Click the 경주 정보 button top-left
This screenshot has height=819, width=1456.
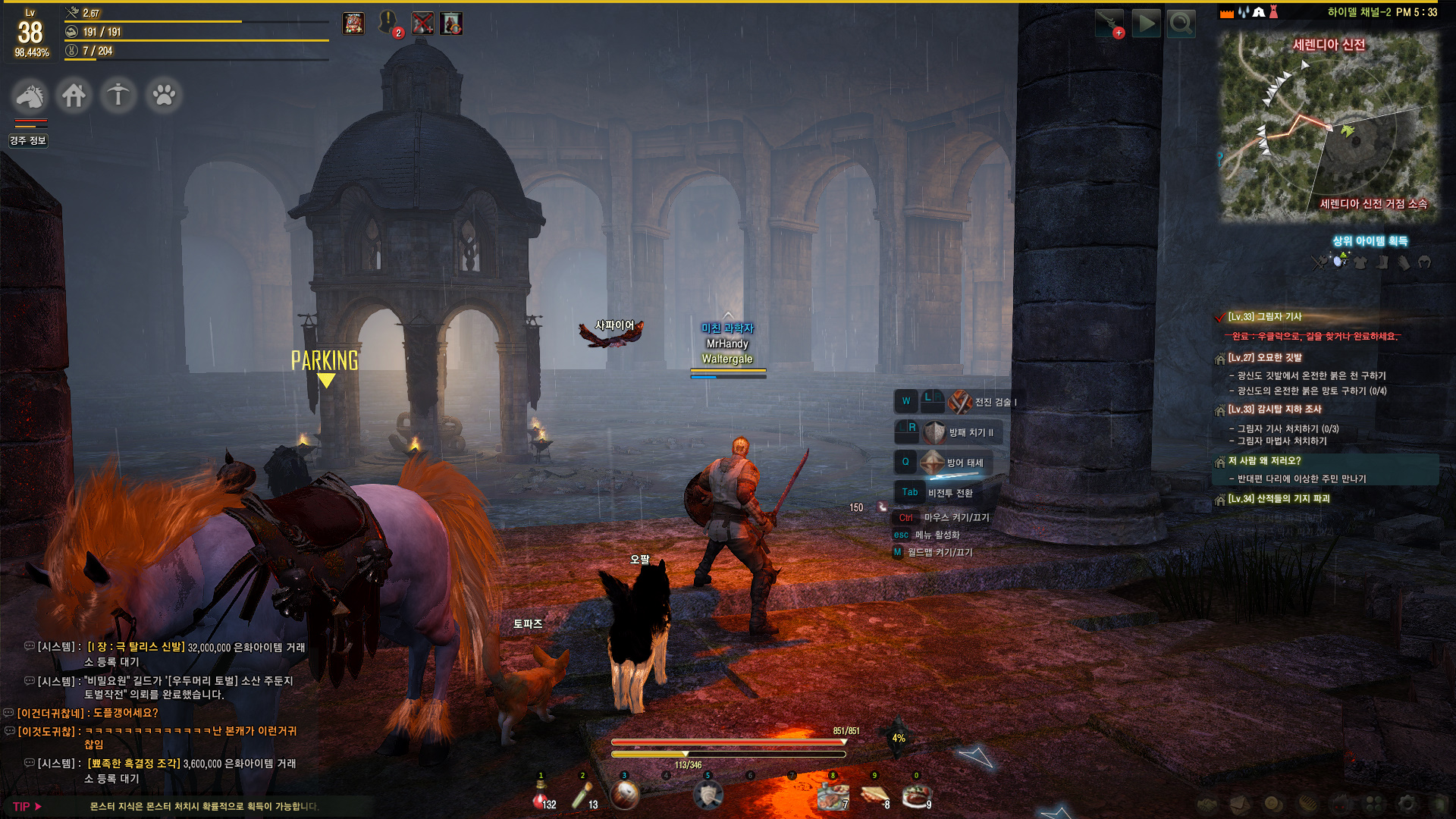[30, 140]
